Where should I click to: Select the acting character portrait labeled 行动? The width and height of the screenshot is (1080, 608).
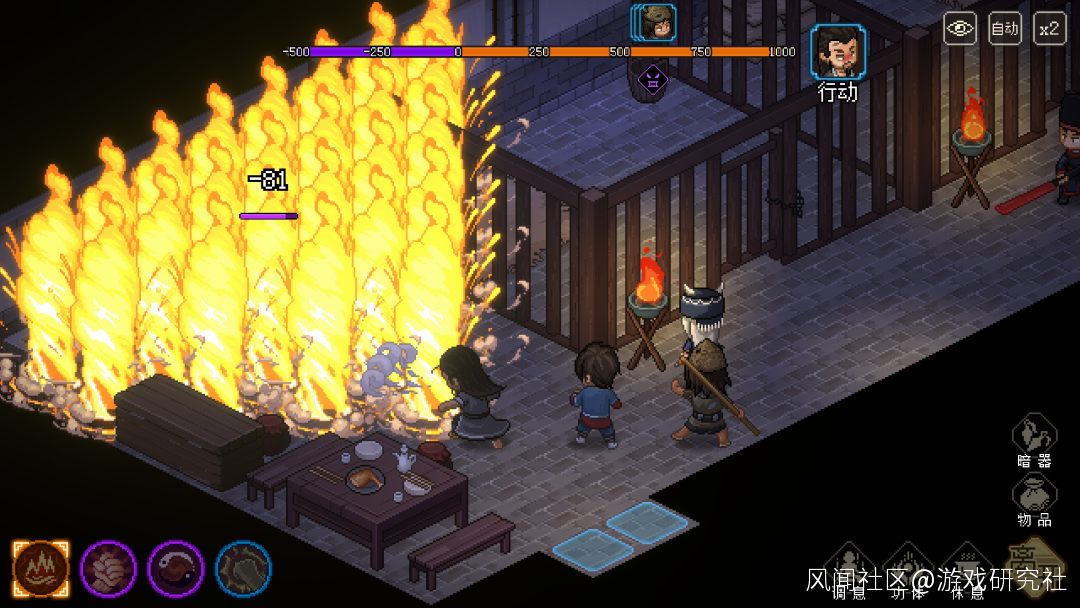point(838,53)
